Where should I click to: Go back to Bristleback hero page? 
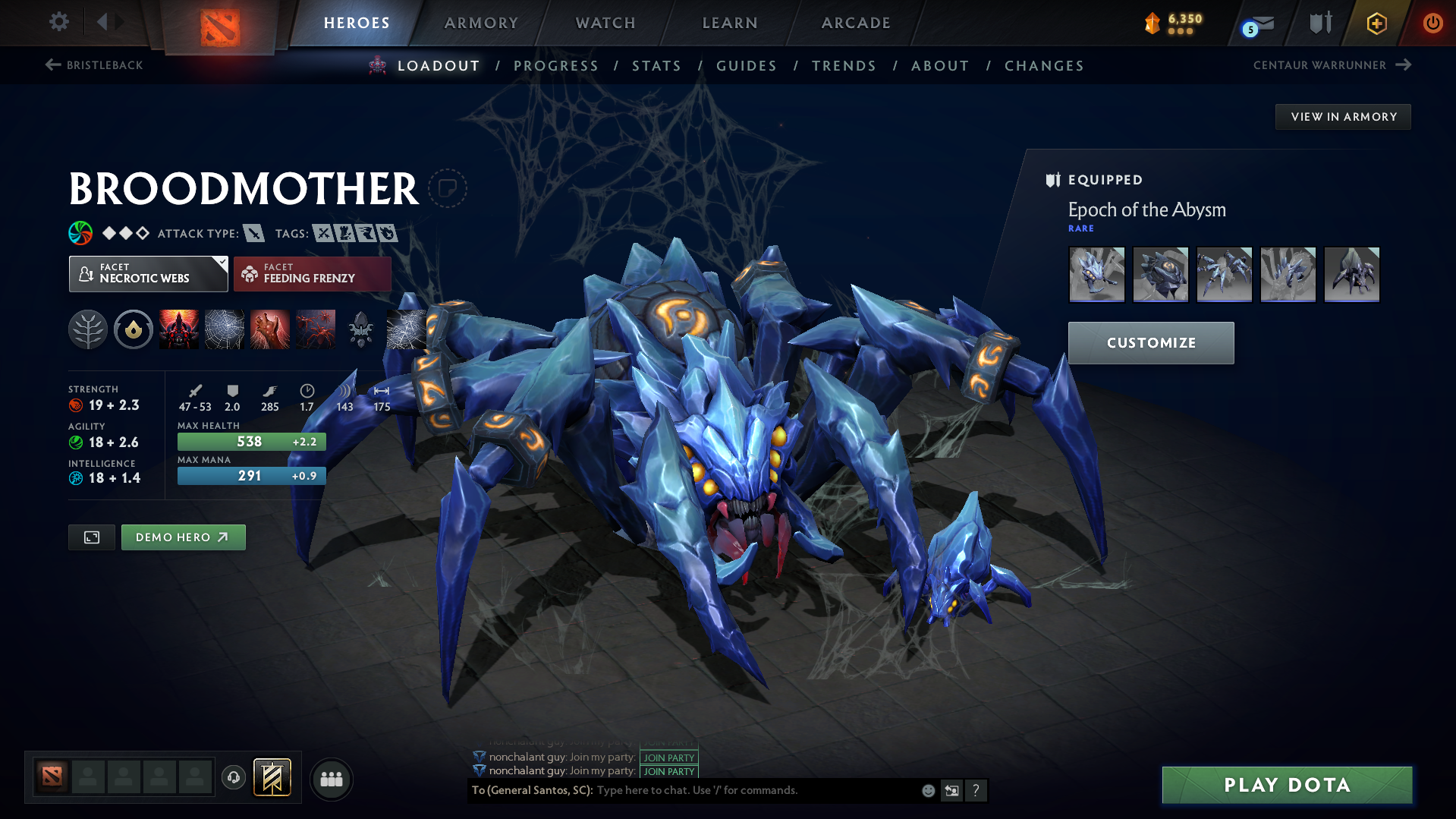tap(93, 65)
